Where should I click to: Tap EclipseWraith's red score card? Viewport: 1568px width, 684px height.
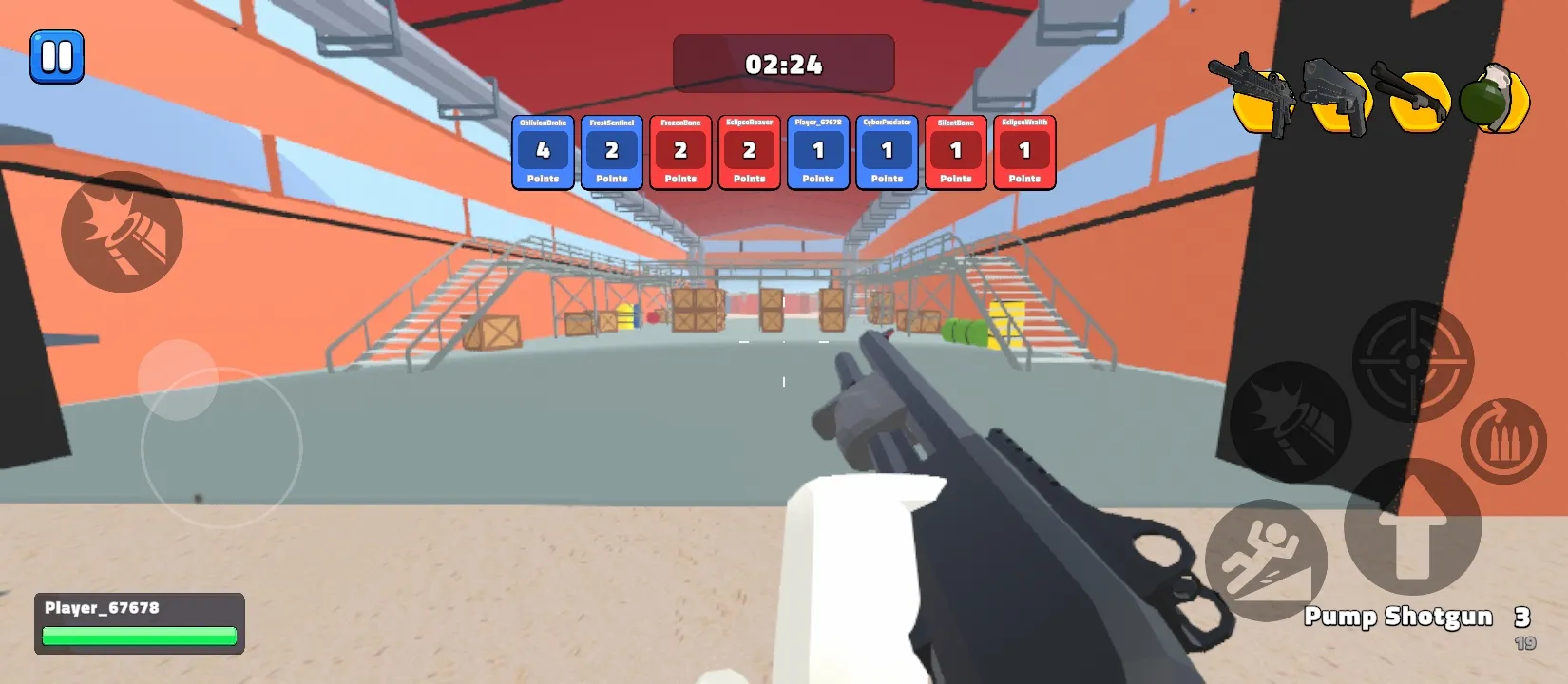(1023, 152)
